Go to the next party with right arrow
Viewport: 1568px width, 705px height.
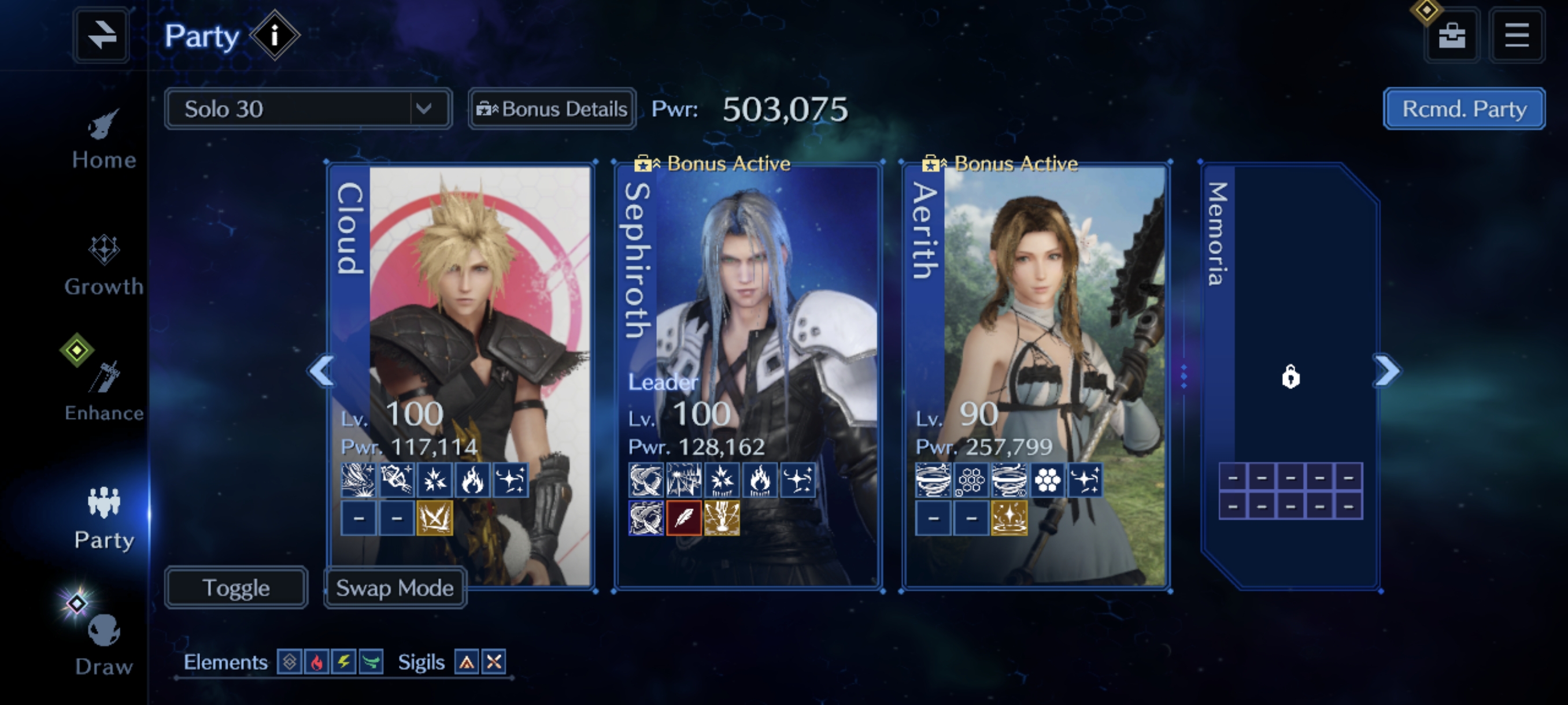point(1387,370)
